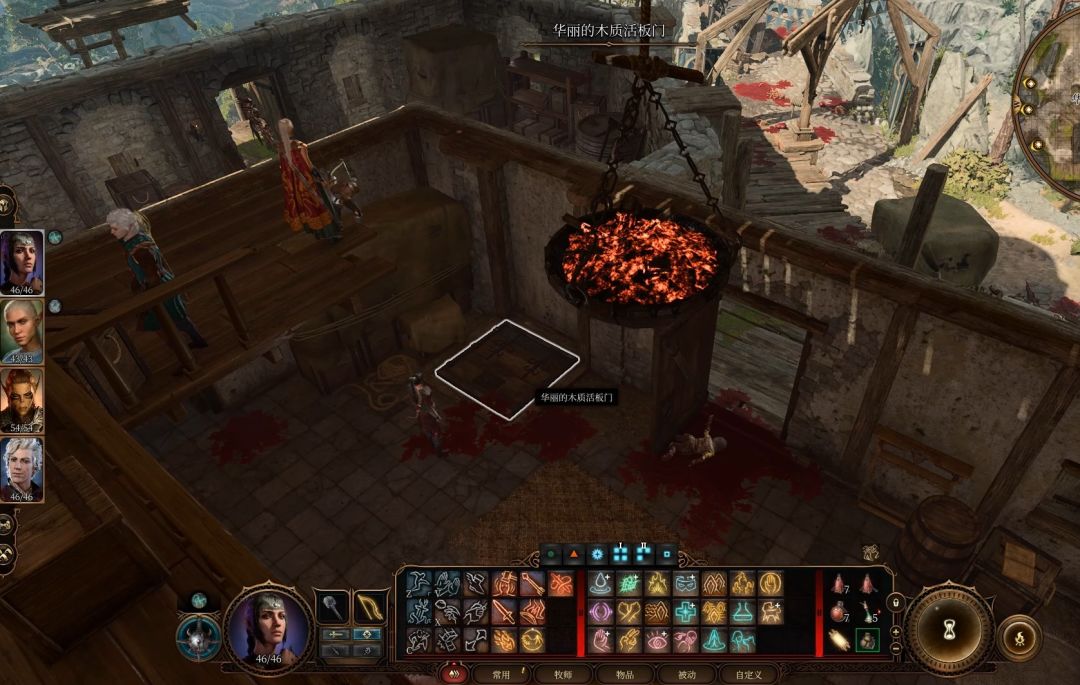Click the end turn hourglass button
This screenshot has height=685, width=1080.
point(949,632)
